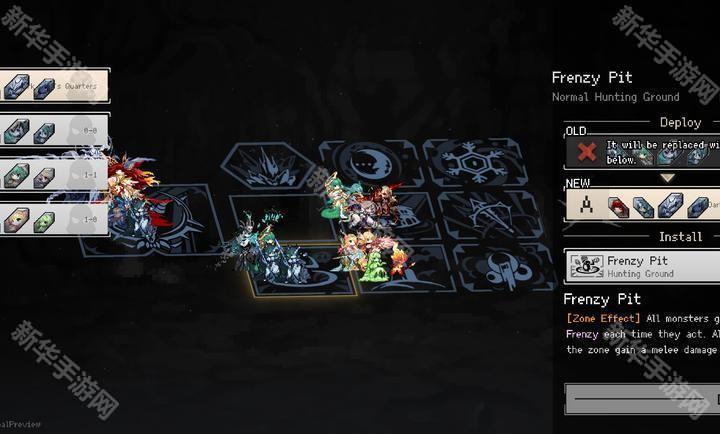The image size is (720, 434).
Task: Select the squad row labeled 1-1
Action: 55,175
